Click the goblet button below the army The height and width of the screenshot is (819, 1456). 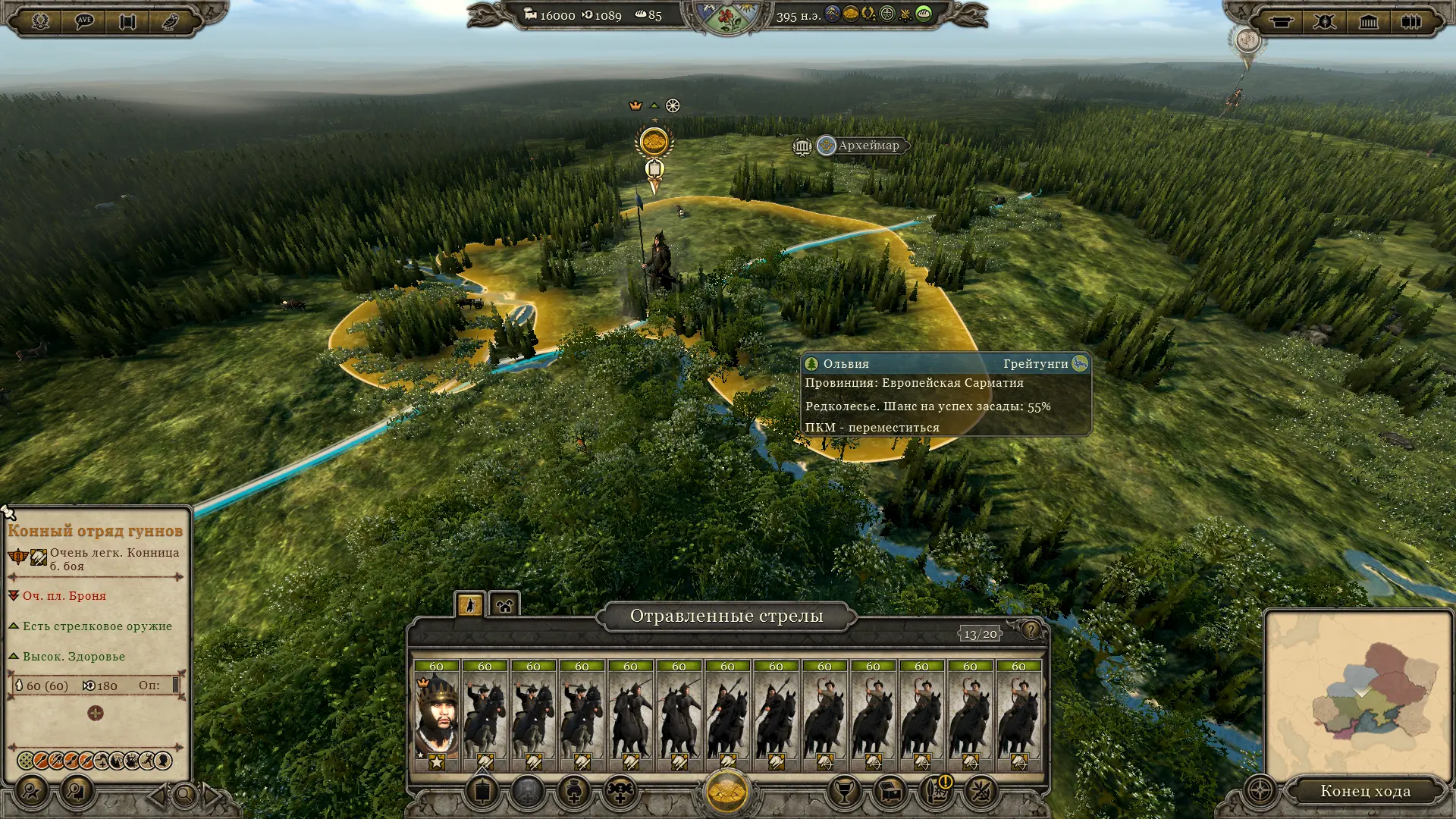pos(844,792)
